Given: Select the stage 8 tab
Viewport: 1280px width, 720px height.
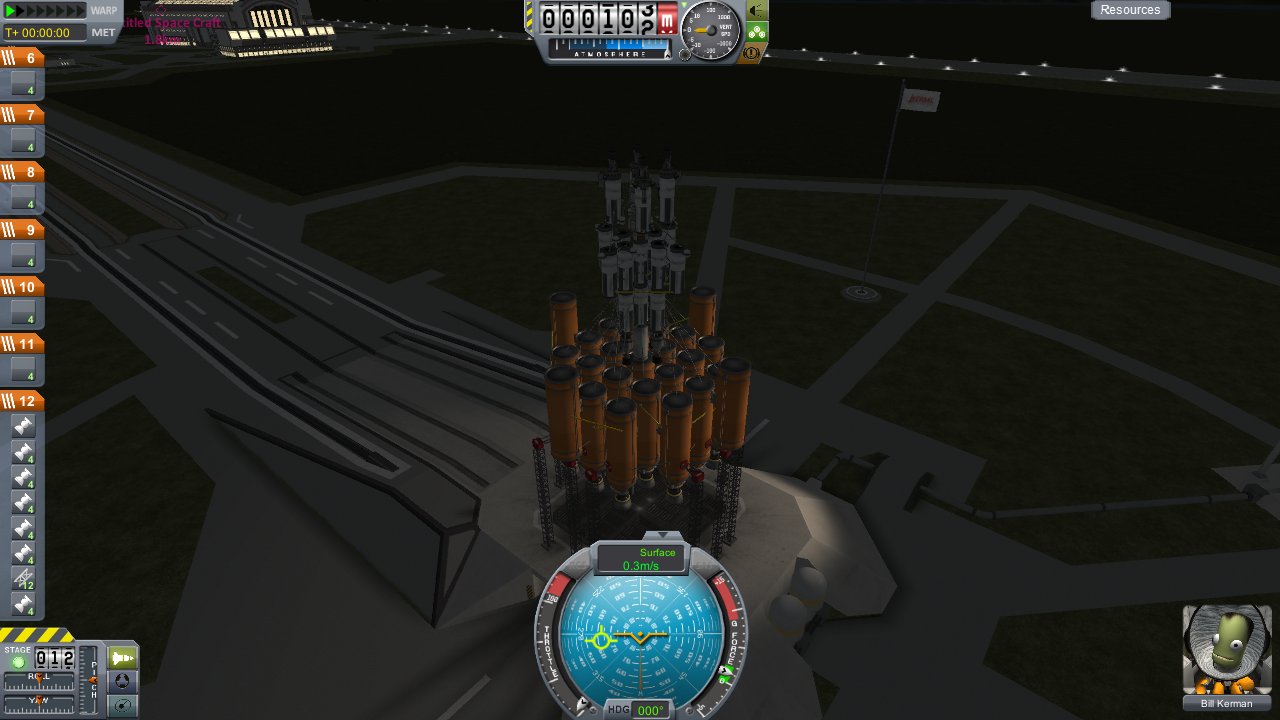Looking at the screenshot, I should 22,172.
